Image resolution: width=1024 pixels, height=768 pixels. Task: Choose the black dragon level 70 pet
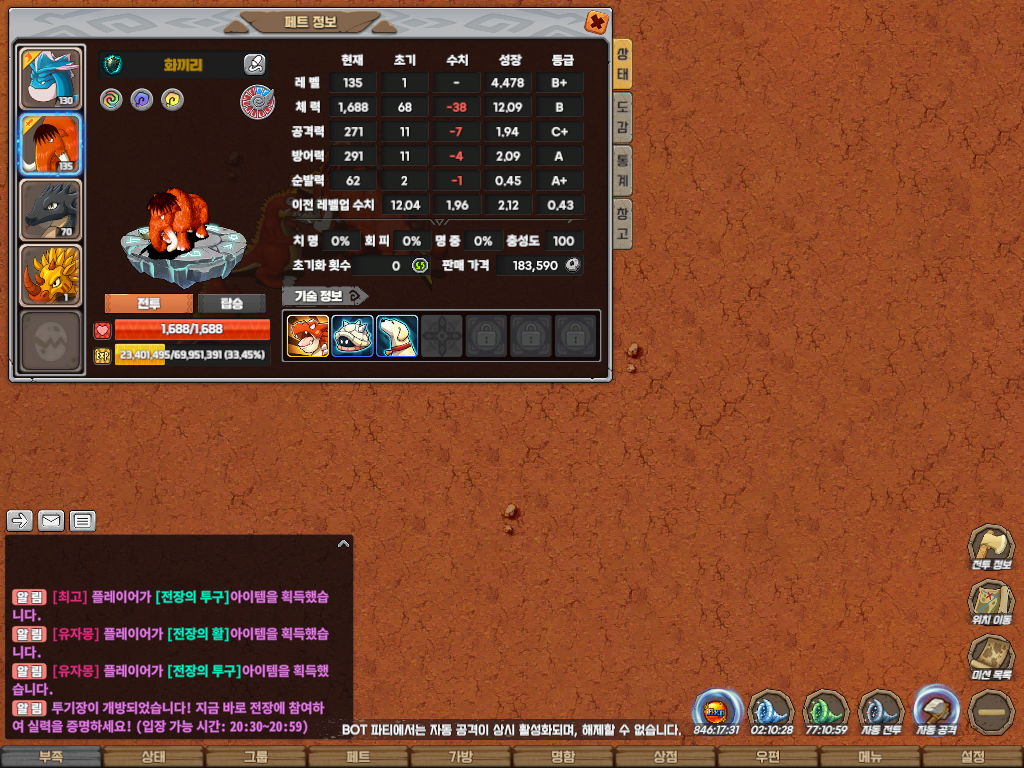tap(50, 210)
